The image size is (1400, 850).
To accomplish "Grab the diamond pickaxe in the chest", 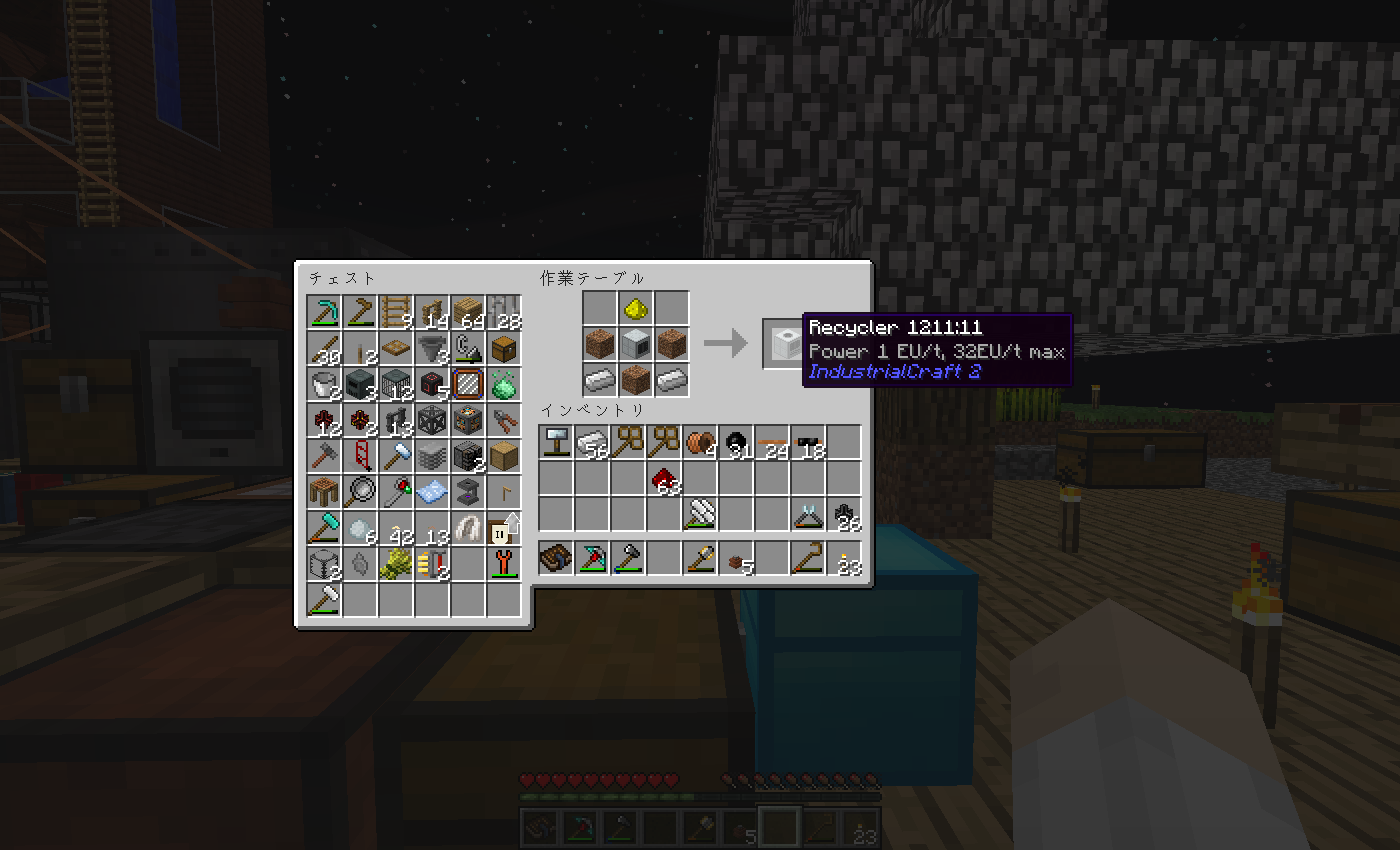I will [x=324, y=312].
